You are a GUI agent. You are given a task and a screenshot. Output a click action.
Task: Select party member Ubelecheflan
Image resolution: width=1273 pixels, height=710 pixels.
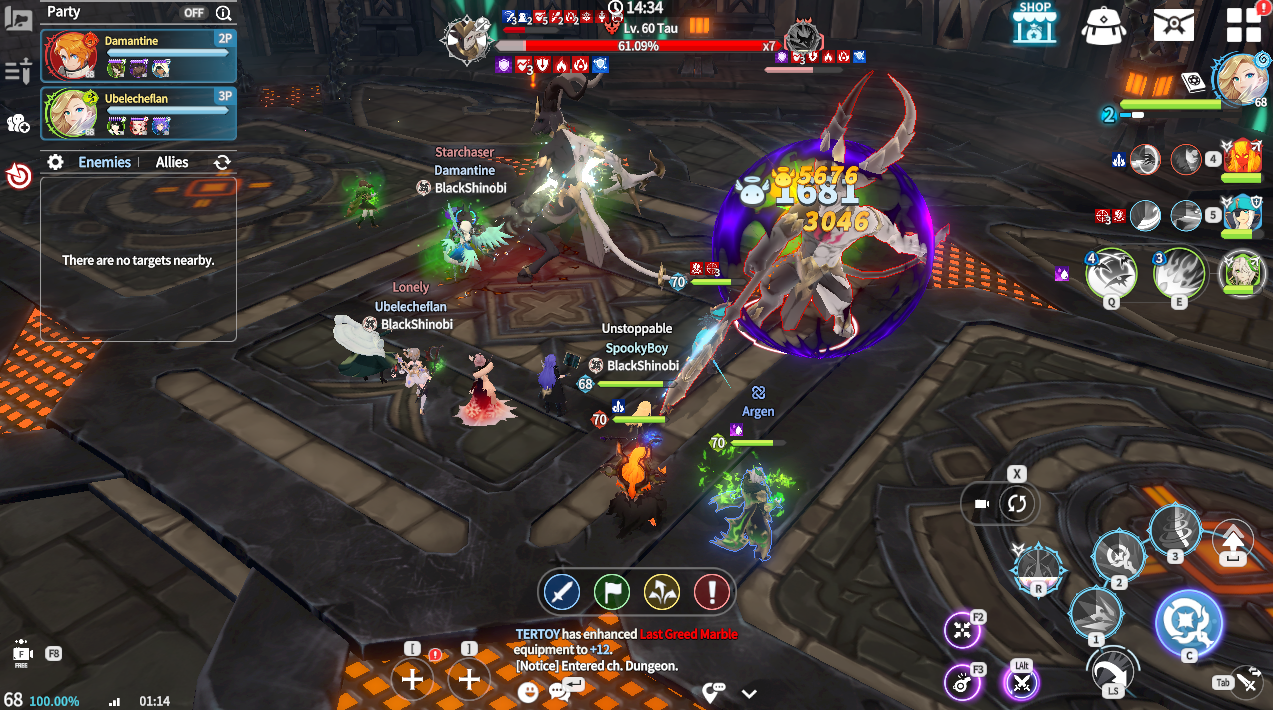tap(138, 112)
